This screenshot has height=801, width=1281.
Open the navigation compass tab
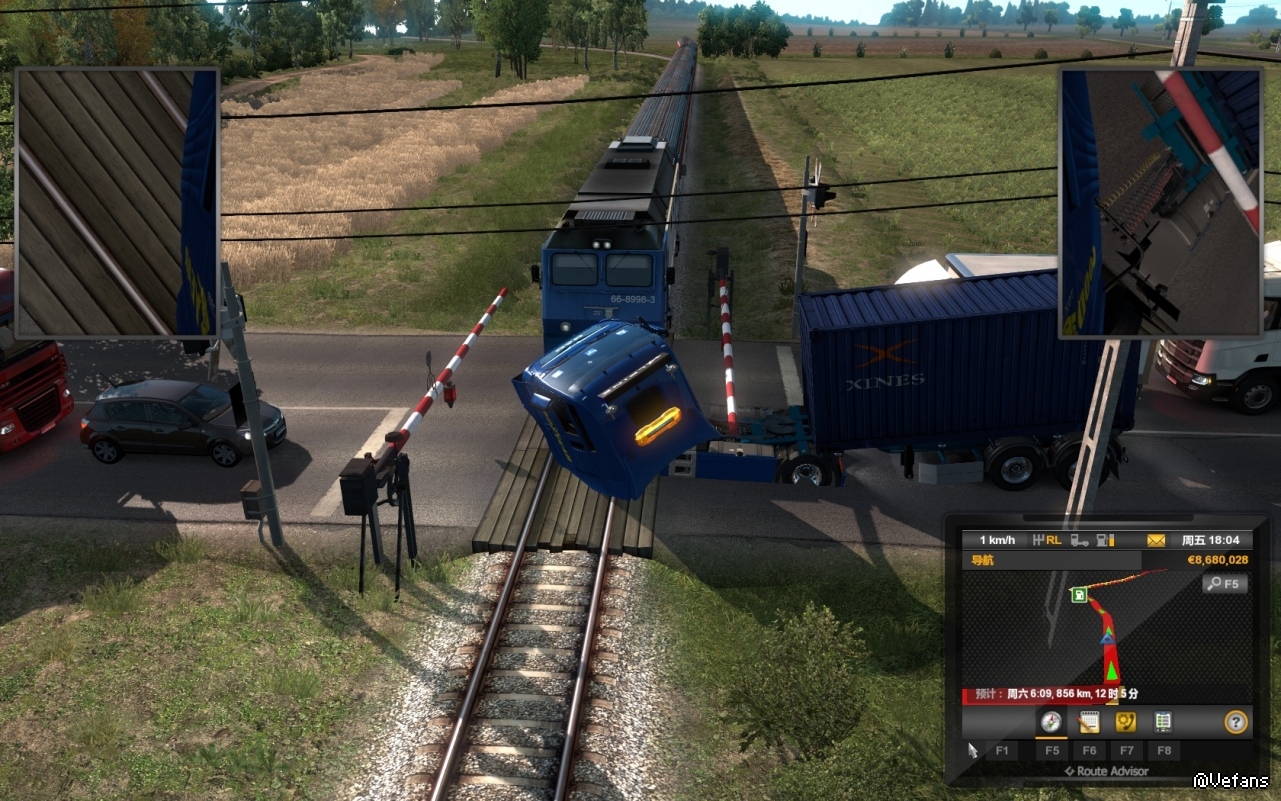[1051, 721]
